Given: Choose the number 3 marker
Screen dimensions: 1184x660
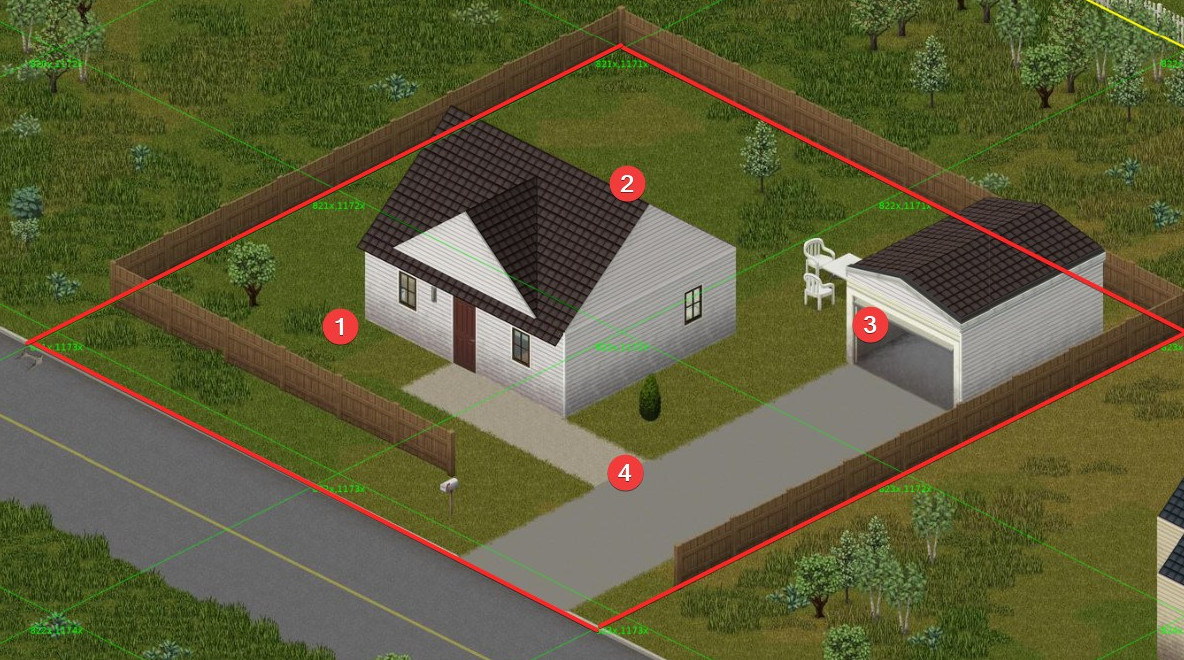Looking at the screenshot, I should [869, 325].
